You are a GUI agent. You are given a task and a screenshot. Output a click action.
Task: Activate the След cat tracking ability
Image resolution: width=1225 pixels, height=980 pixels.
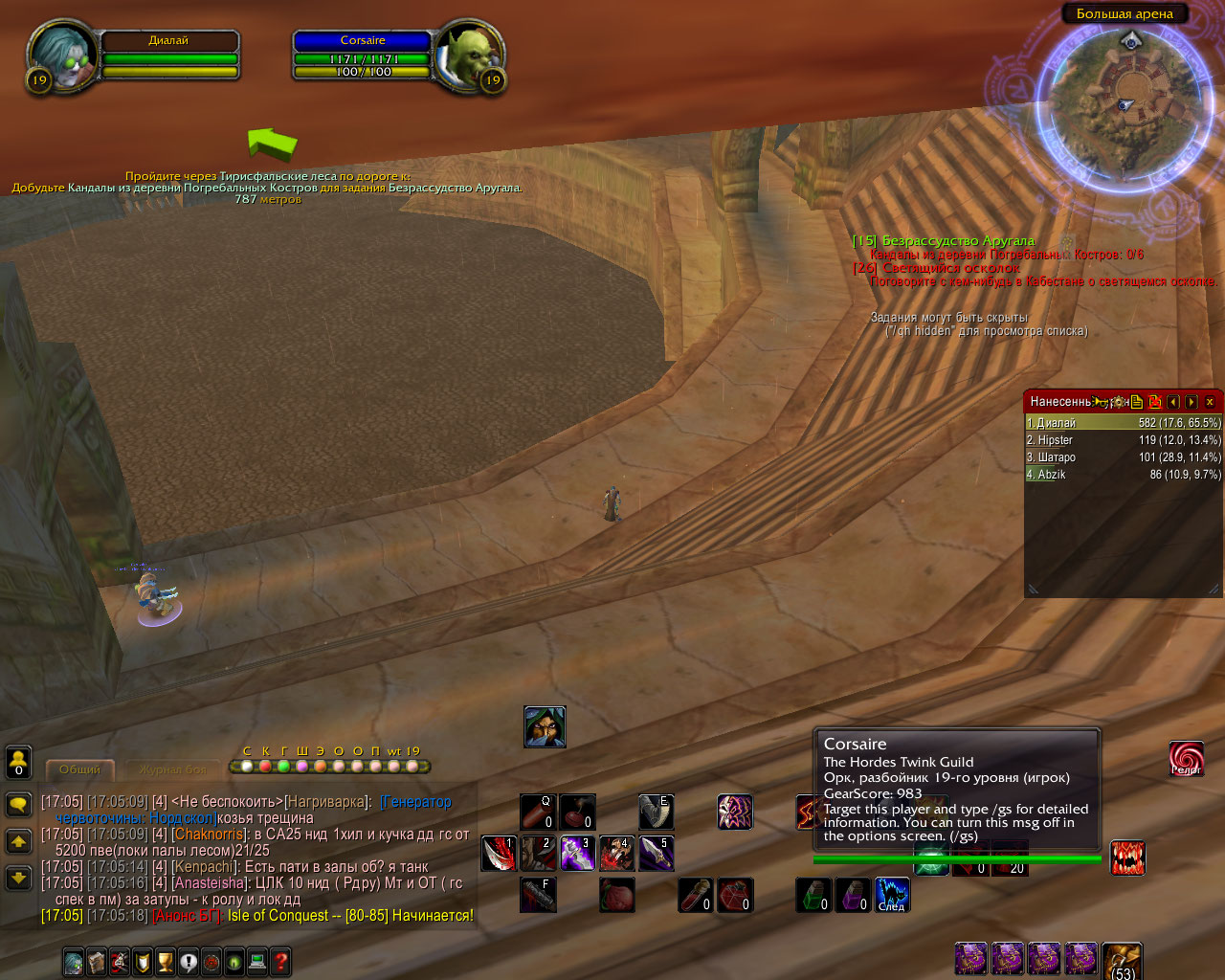click(892, 895)
